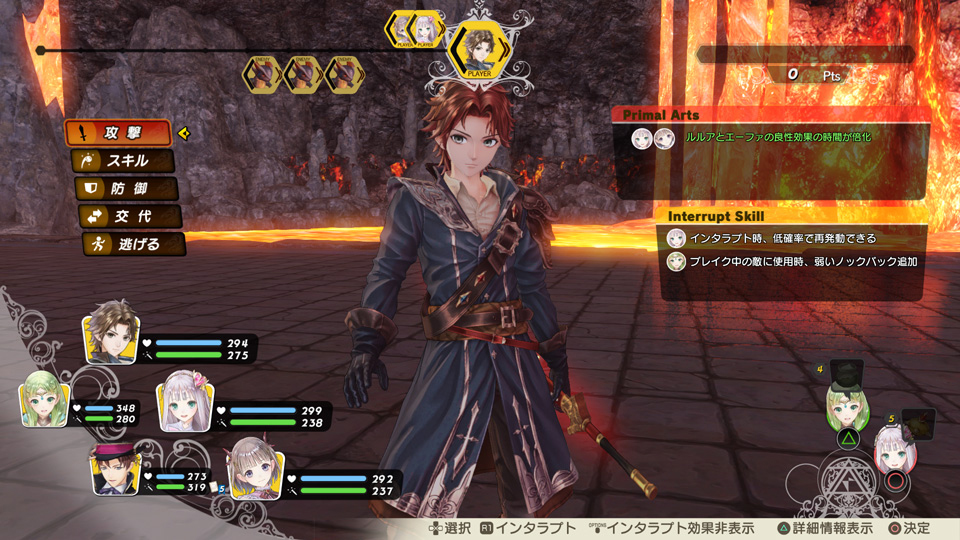Choose the 防御 defend command
Screen dimensions: 960x540
128,188
